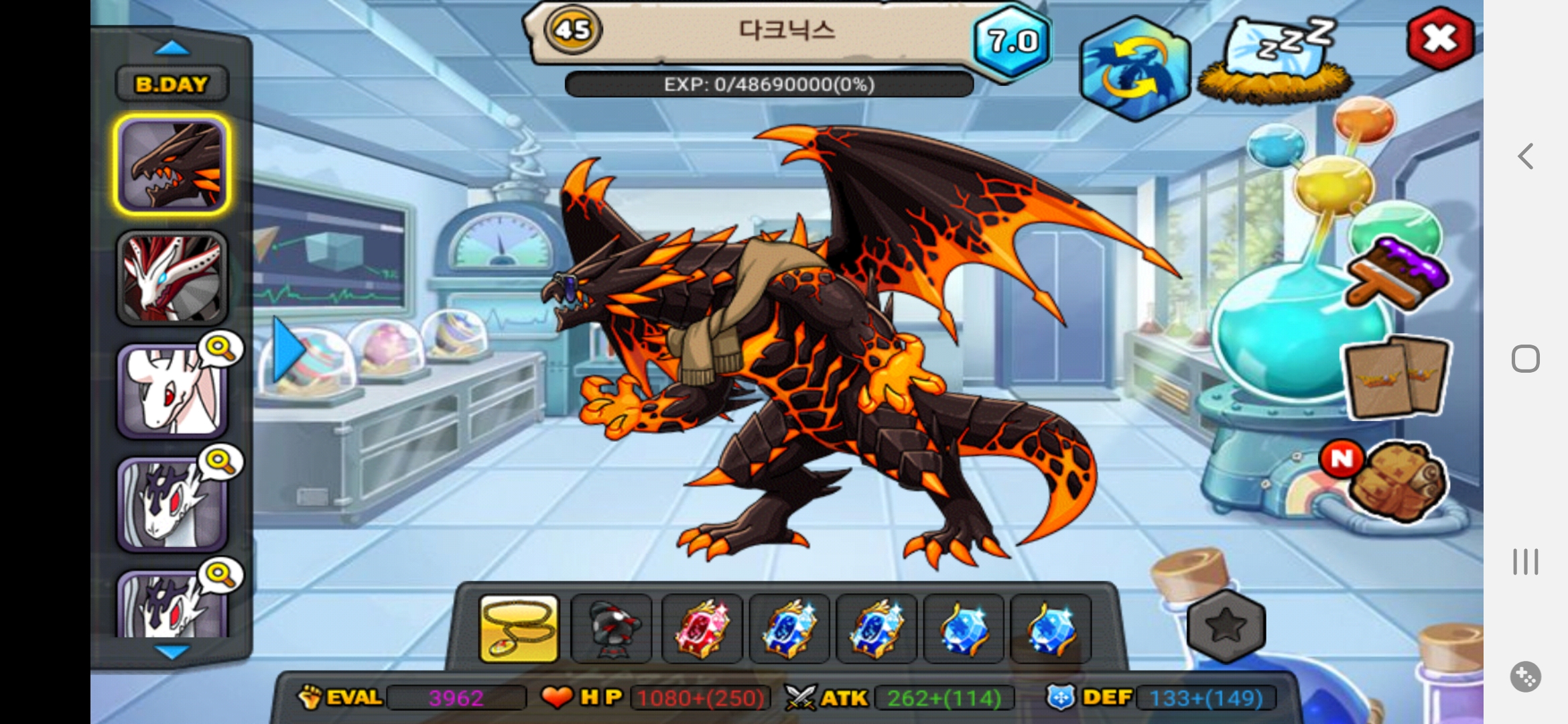Toggle the star favorite hexagon button
Image resolution: width=1568 pixels, height=724 pixels.
(1226, 626)
